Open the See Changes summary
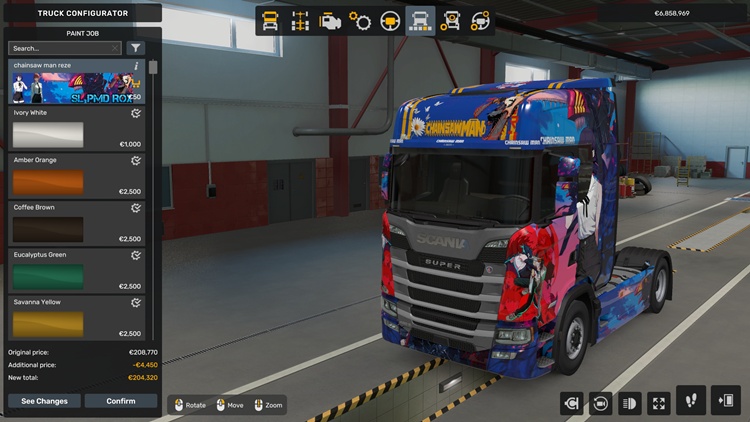This screenshot has width=750, height=422. point(44,401)
